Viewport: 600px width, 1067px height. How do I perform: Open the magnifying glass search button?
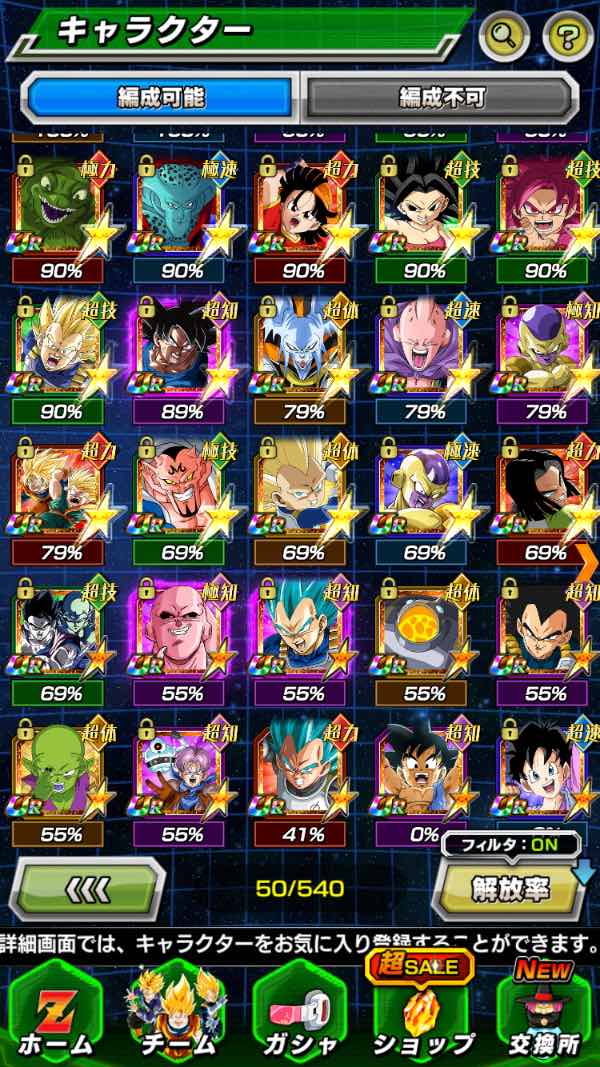click(x=504, y=38)
